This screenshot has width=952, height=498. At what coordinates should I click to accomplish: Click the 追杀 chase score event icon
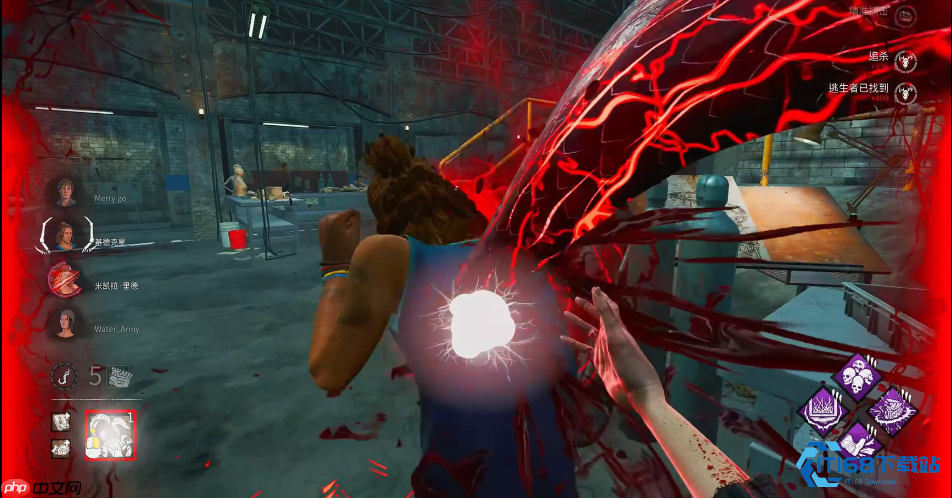click(x=906, y=58)
